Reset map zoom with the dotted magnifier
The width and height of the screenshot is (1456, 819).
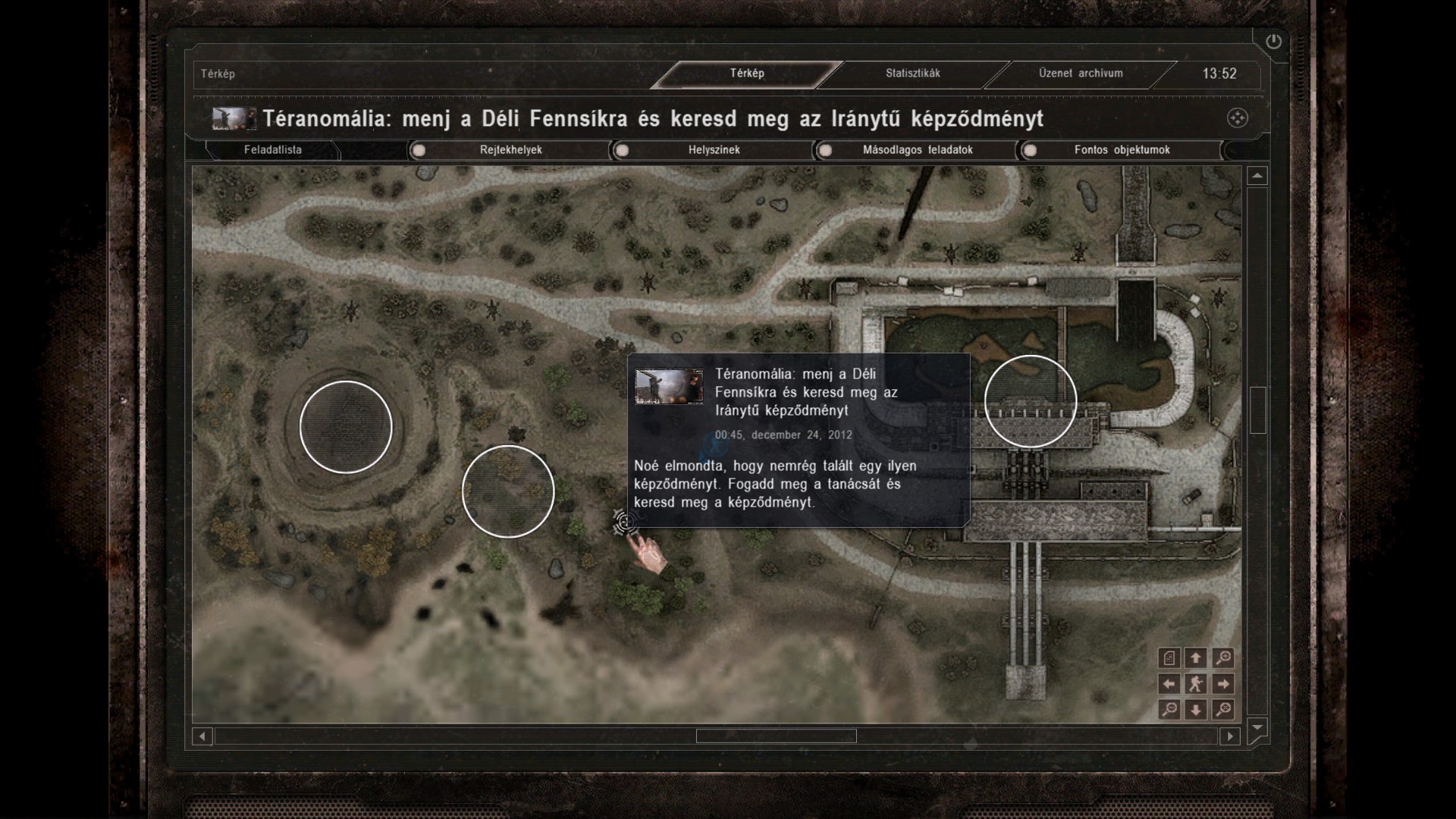coord(1222,710)
